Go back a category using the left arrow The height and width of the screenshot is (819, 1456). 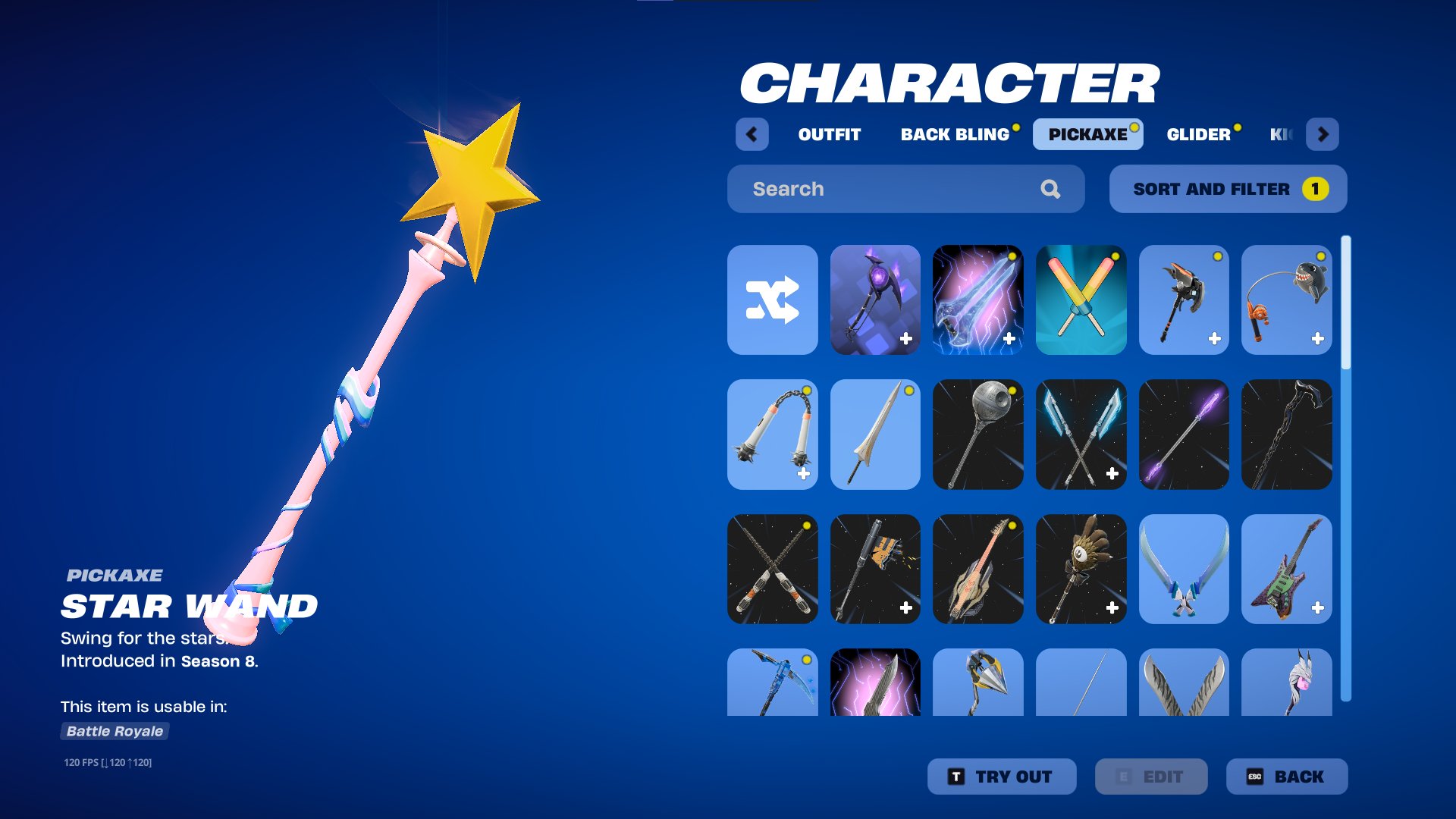point(752,134)
